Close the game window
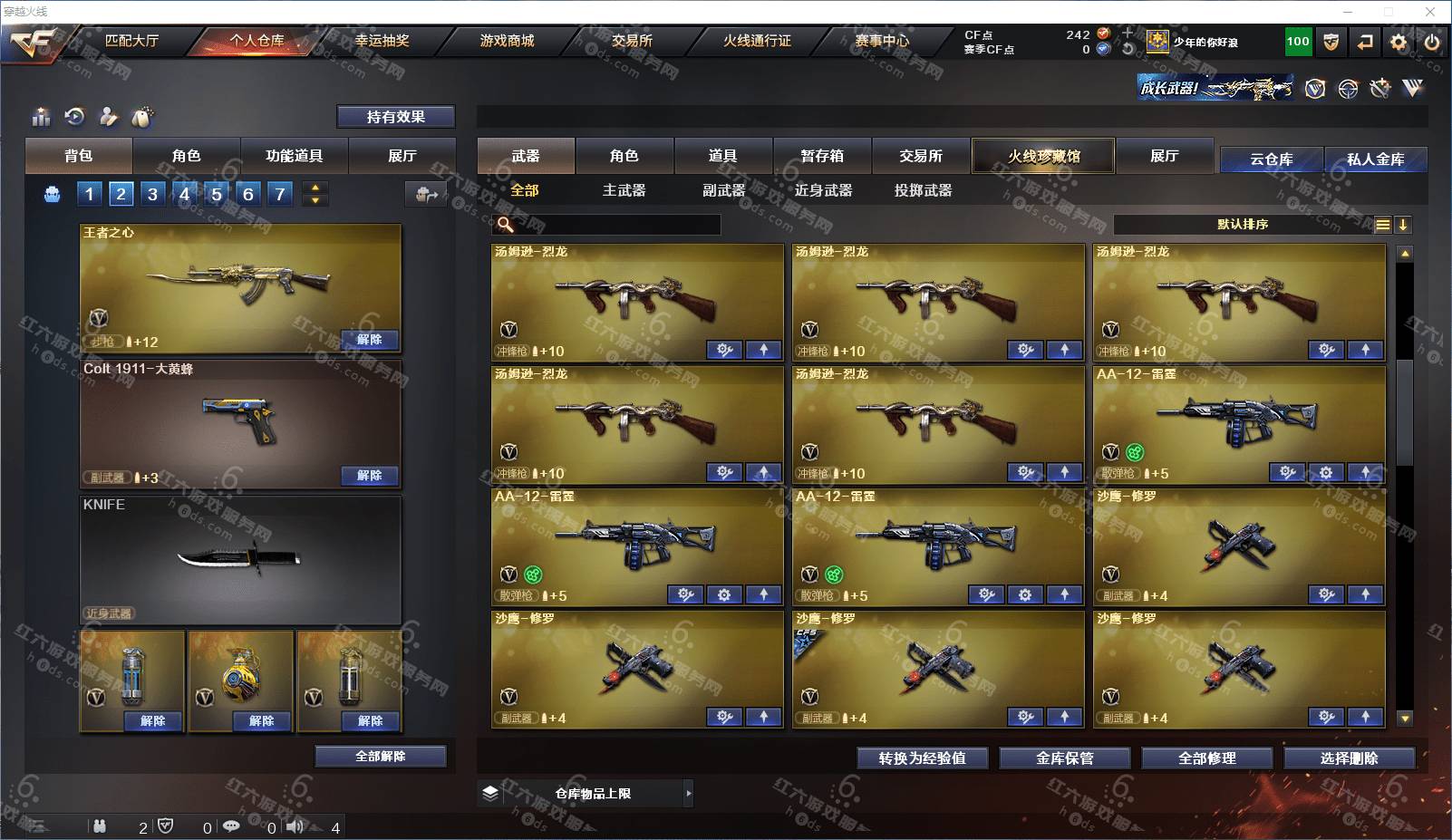Screen dimensions: 1452x840 [x=1430, y=12]
